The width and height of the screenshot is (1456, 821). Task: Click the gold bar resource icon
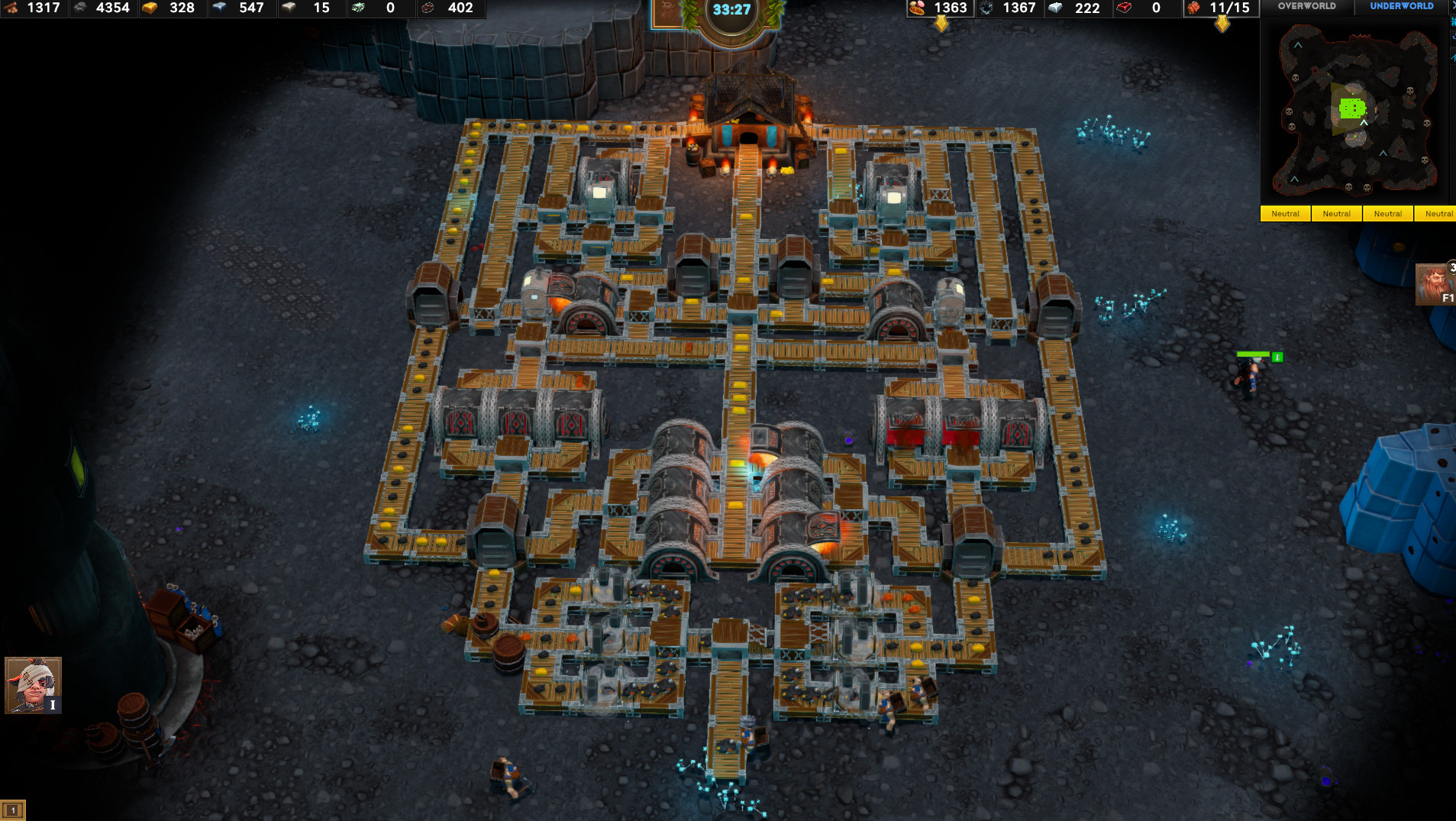click(150, 8)
